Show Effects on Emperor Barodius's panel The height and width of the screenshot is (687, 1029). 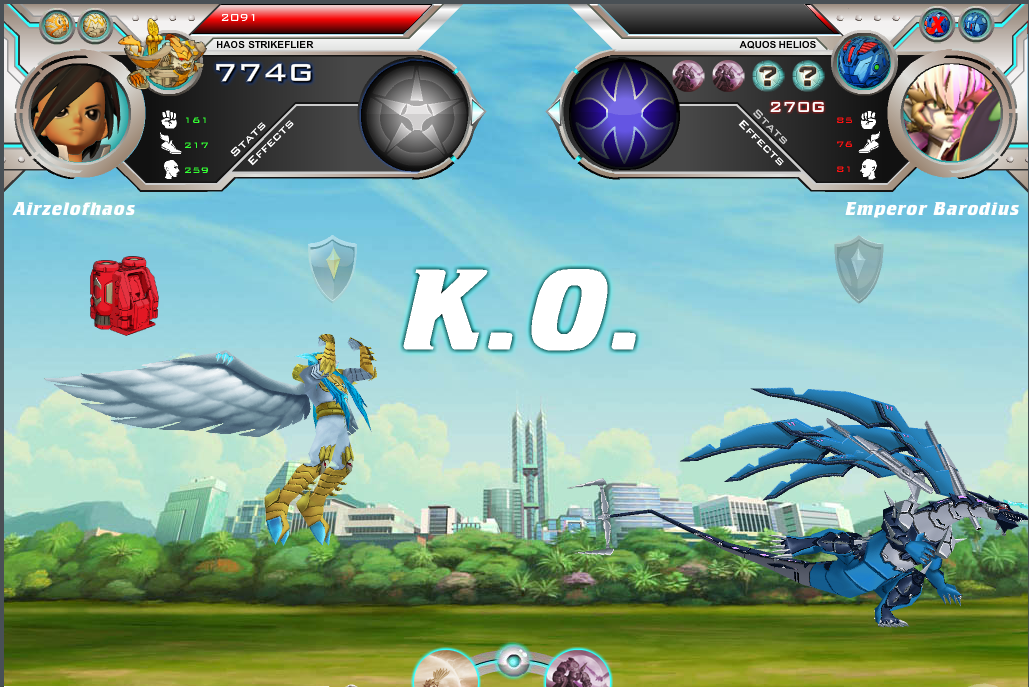point(759,143)
